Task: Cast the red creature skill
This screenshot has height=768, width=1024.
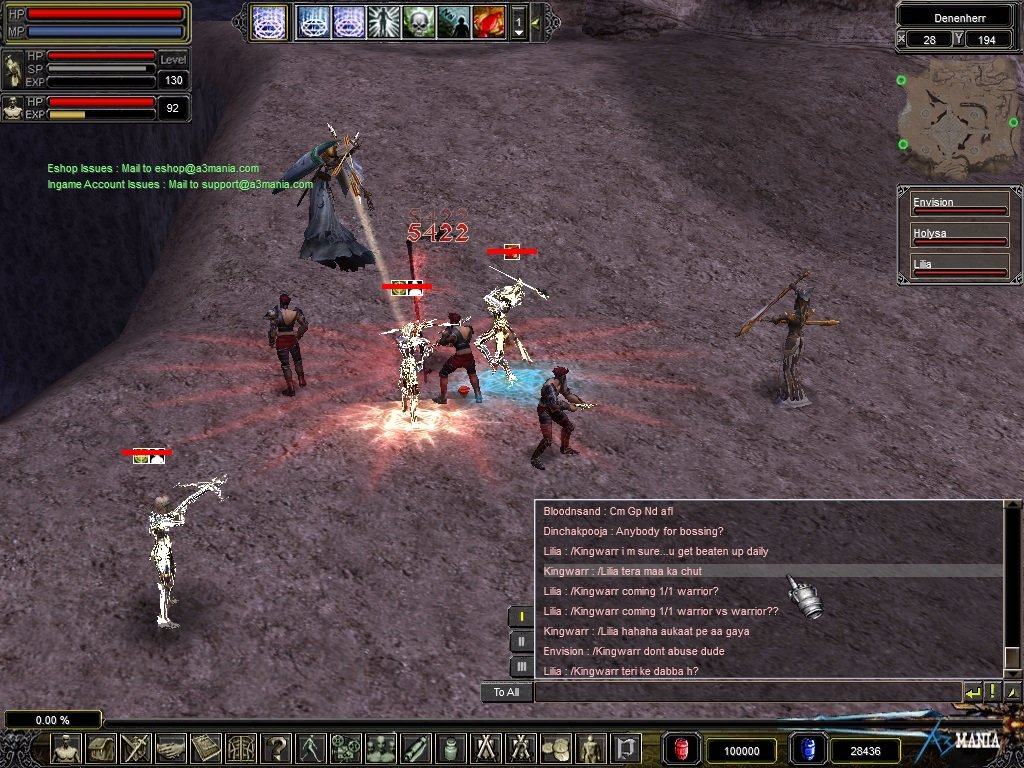Action: [488, 22]
